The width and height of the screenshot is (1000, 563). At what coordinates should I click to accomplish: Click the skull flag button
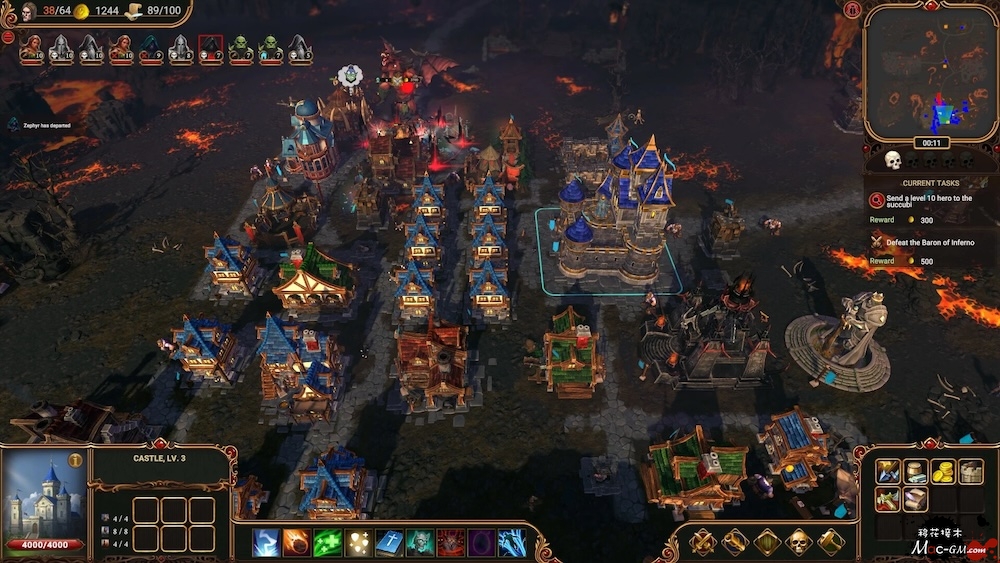pyautogui.click(x=798, y=542)
